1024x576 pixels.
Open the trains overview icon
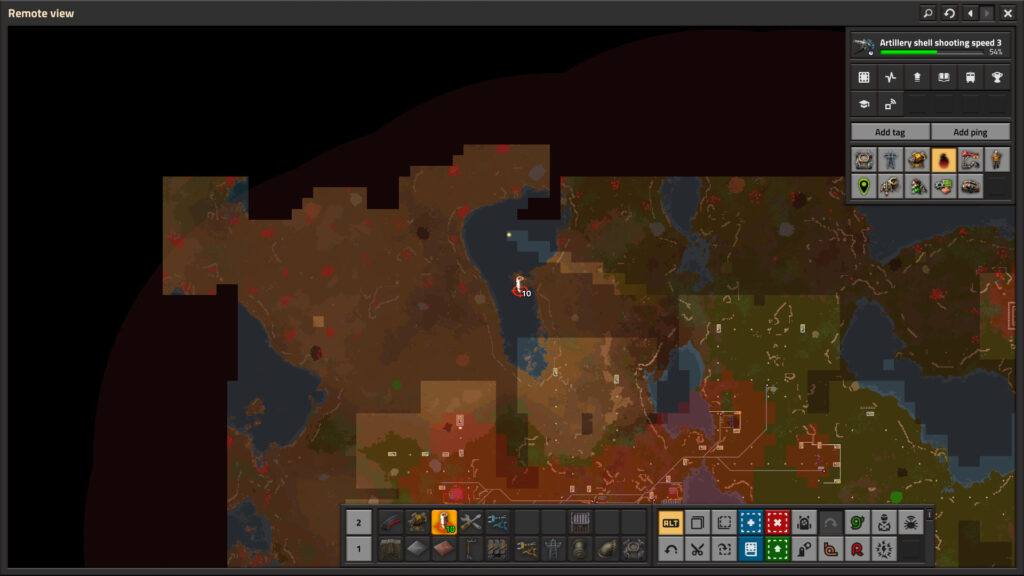tap(970, 77)
